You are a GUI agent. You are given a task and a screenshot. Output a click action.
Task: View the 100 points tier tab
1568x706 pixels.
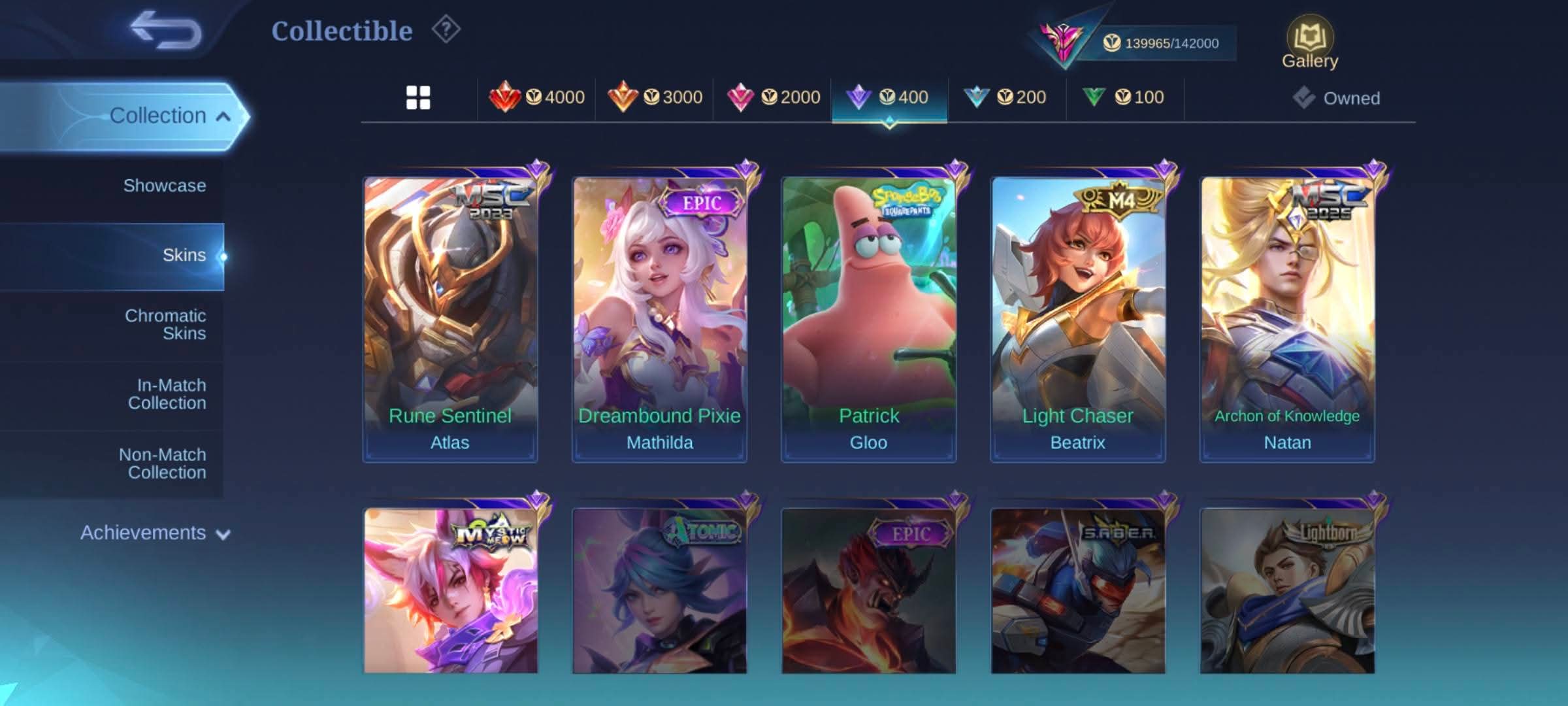(1124, 97)
